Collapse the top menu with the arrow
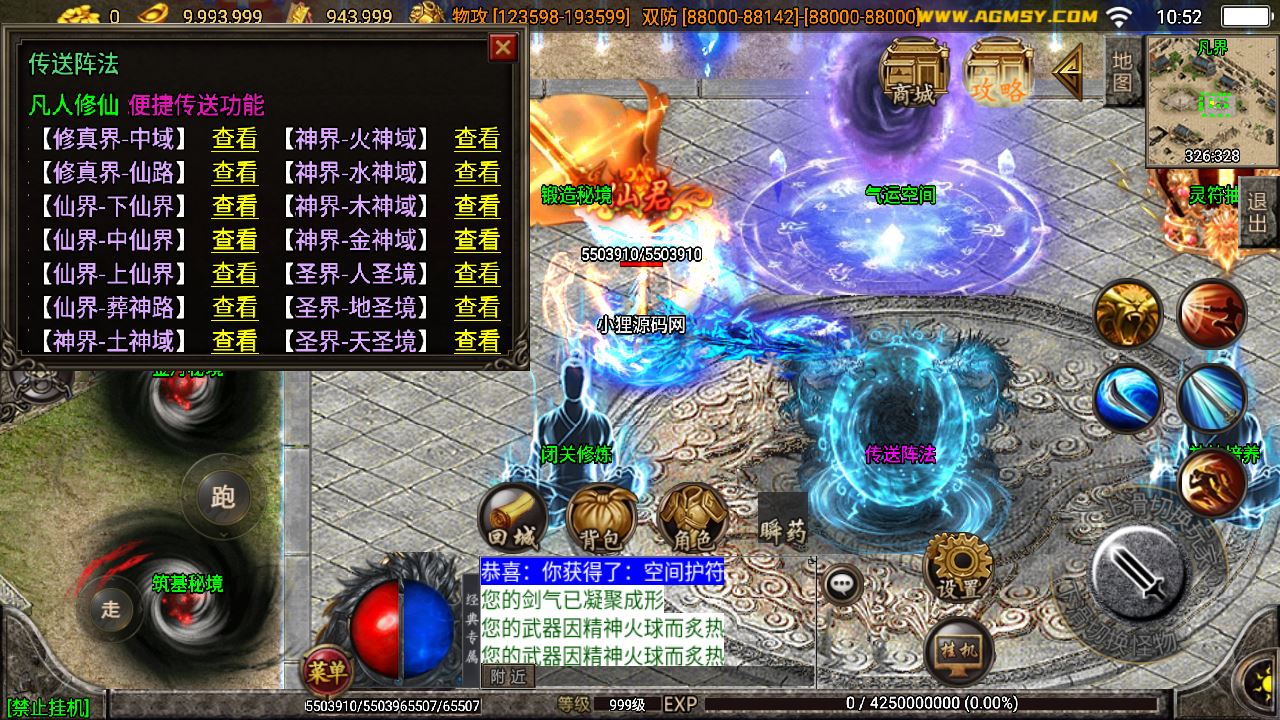 click(x=1067, y=72)
